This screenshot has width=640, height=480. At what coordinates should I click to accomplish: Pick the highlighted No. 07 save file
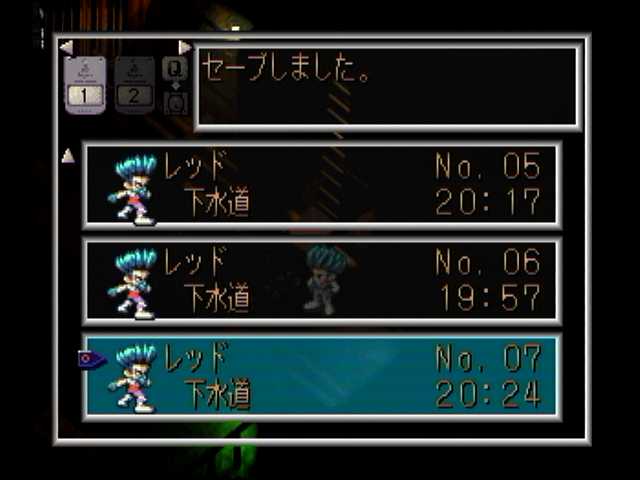click(321, 377)
